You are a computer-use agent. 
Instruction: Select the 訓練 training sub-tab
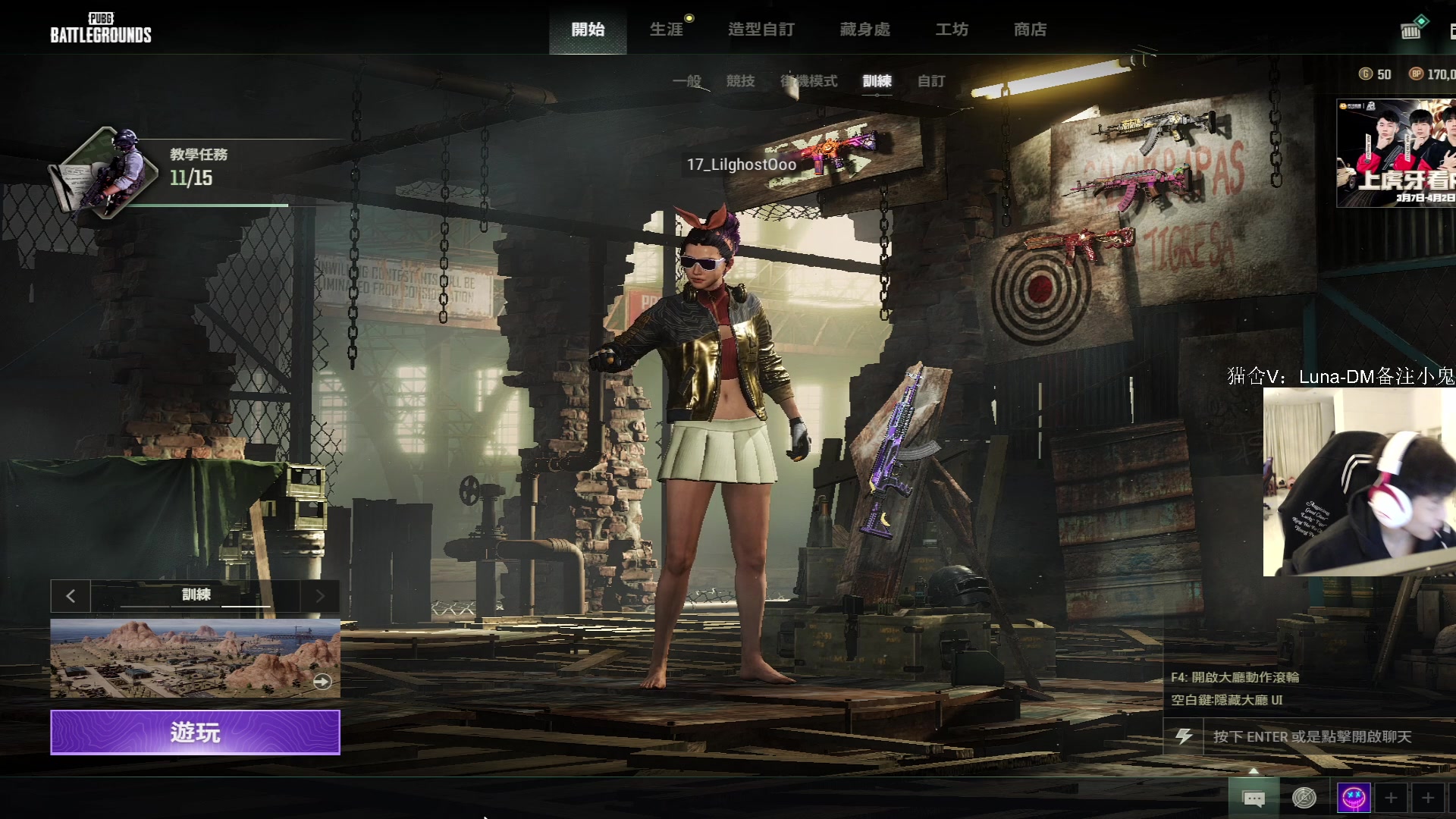(877, 81)
